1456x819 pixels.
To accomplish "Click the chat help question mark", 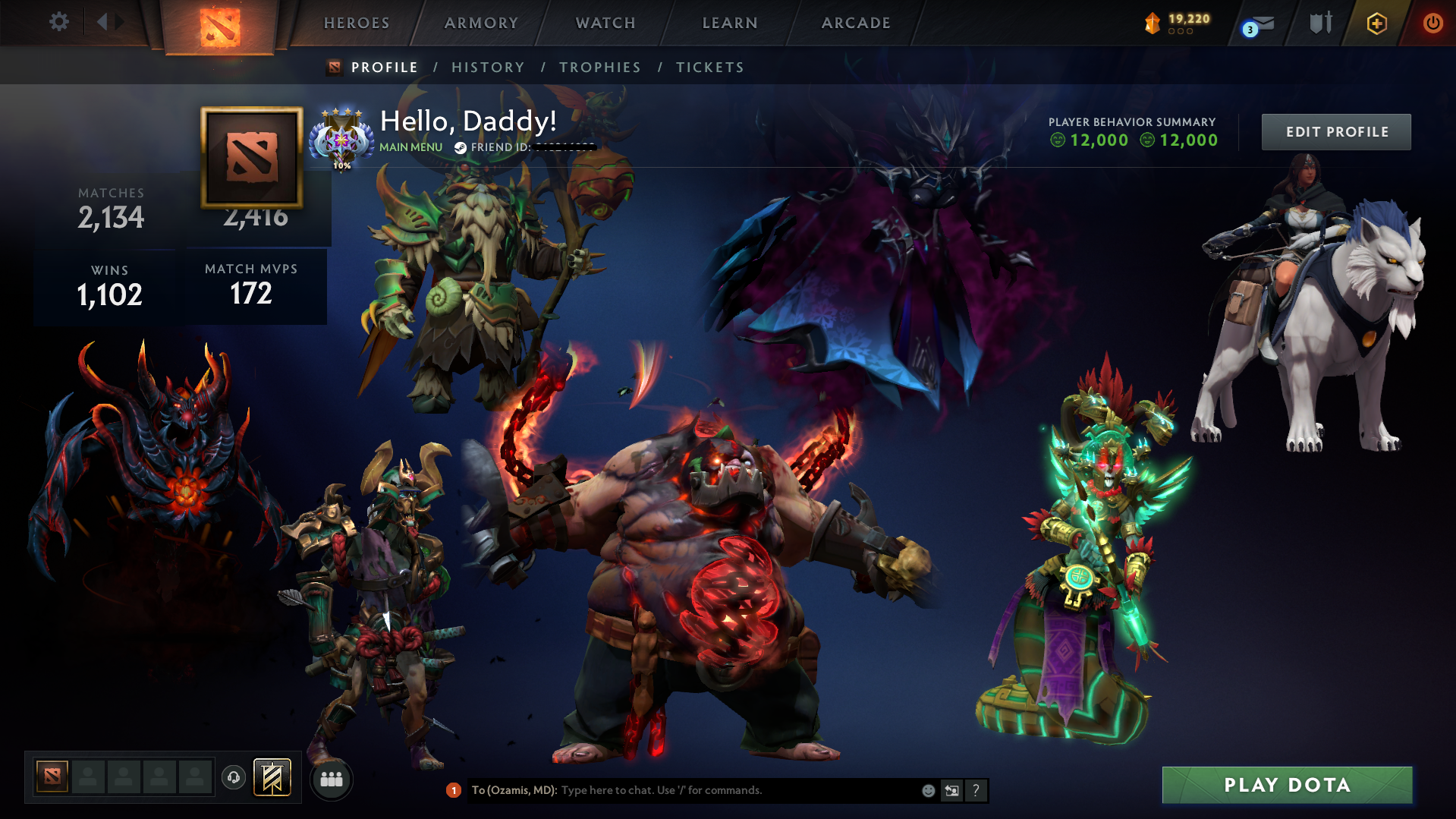I will (x=976, y=790).
